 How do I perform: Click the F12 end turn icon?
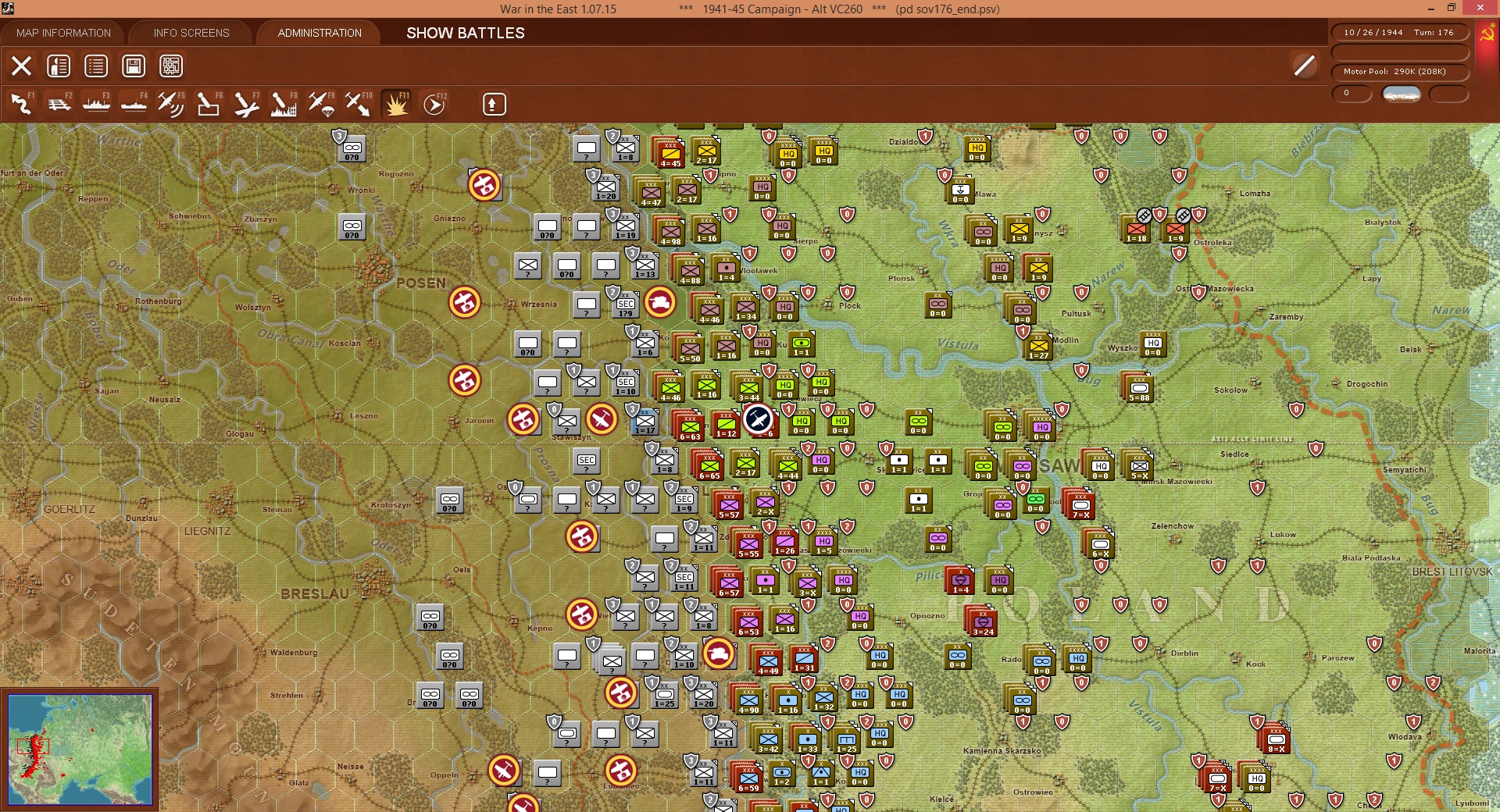point(434,104)
